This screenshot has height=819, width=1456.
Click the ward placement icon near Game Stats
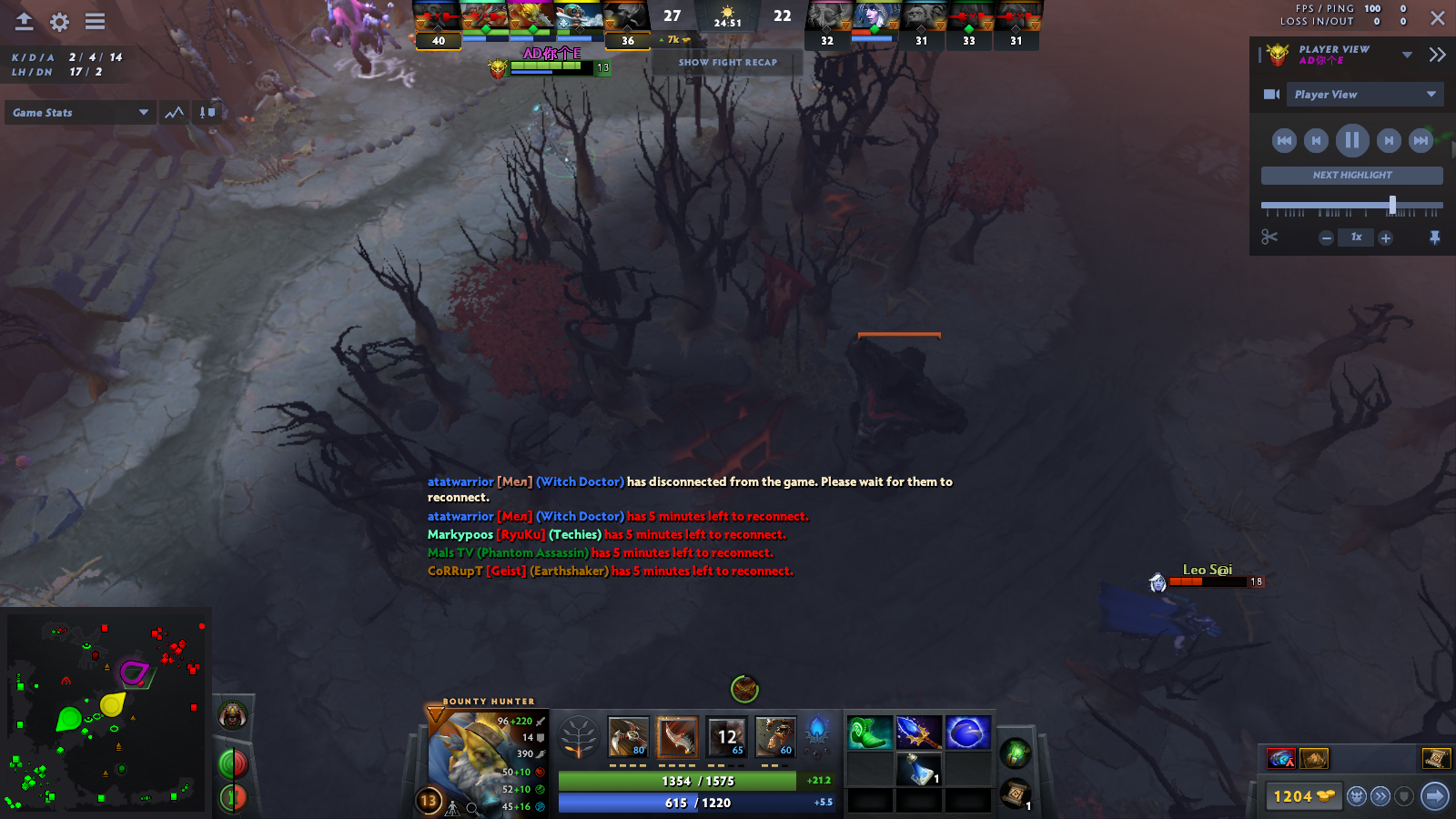(x=207, y=111)
